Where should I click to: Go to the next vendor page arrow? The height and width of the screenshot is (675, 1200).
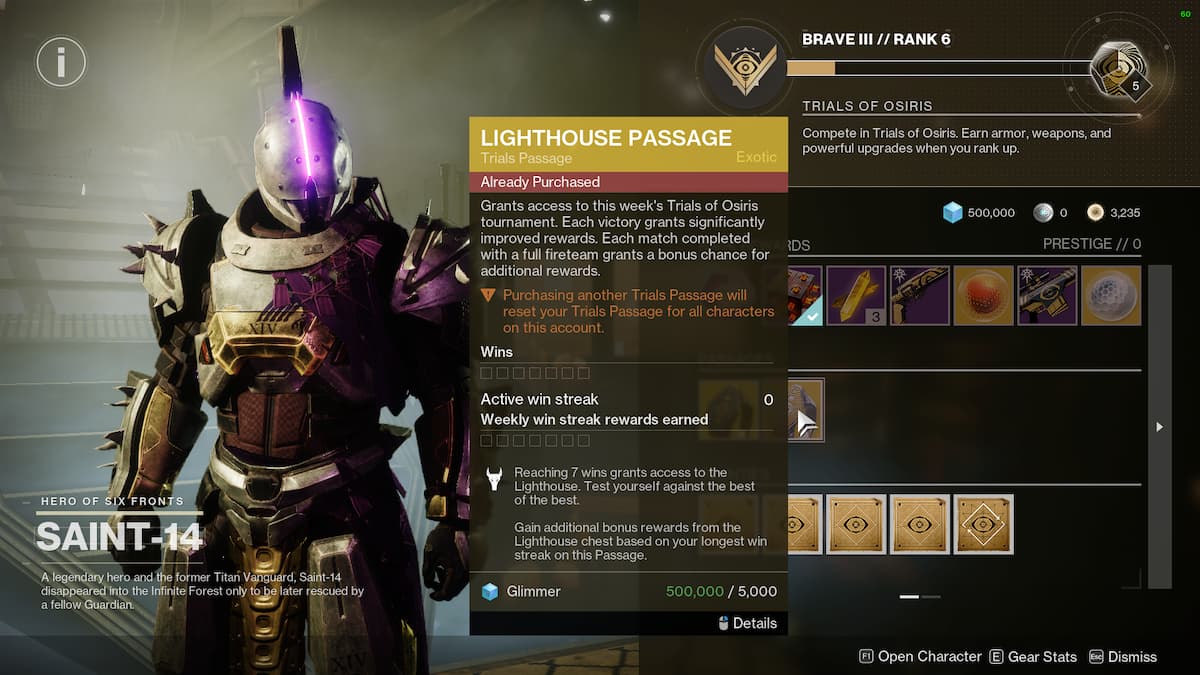1160,427
